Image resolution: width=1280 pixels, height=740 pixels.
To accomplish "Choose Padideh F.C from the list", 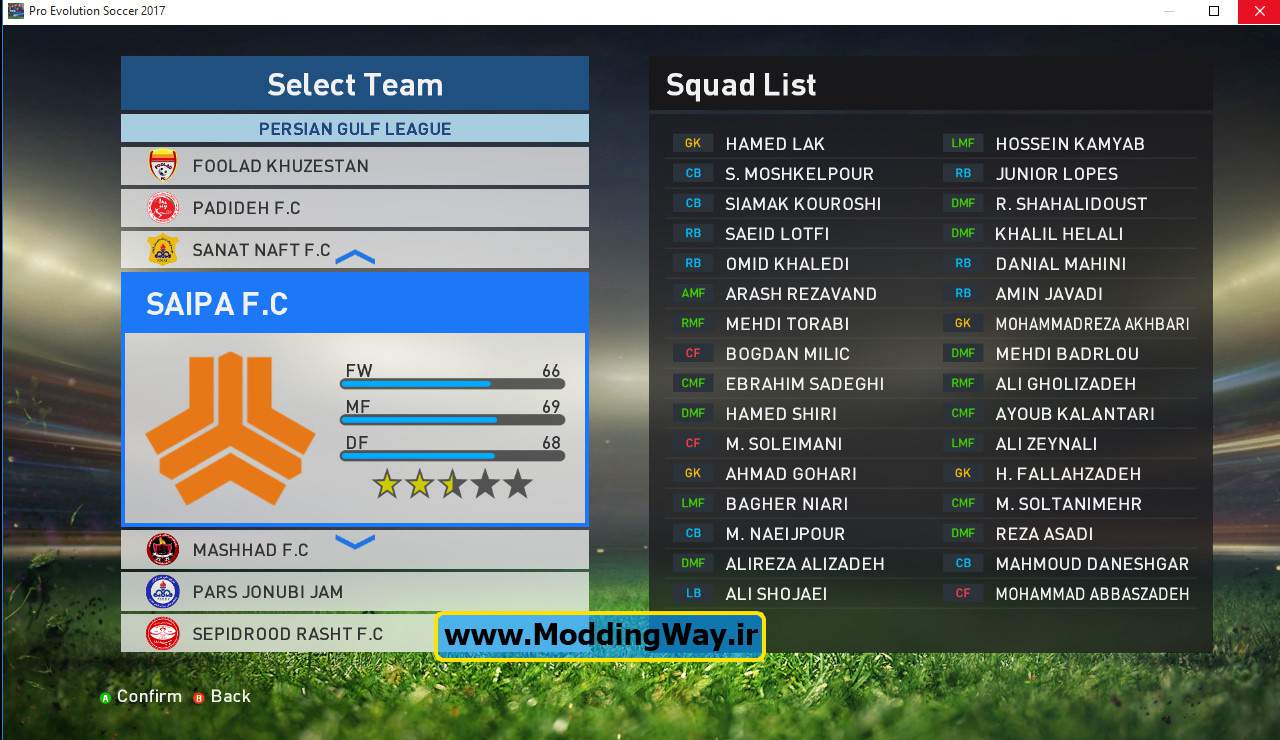I will click(x=354, y=208).
